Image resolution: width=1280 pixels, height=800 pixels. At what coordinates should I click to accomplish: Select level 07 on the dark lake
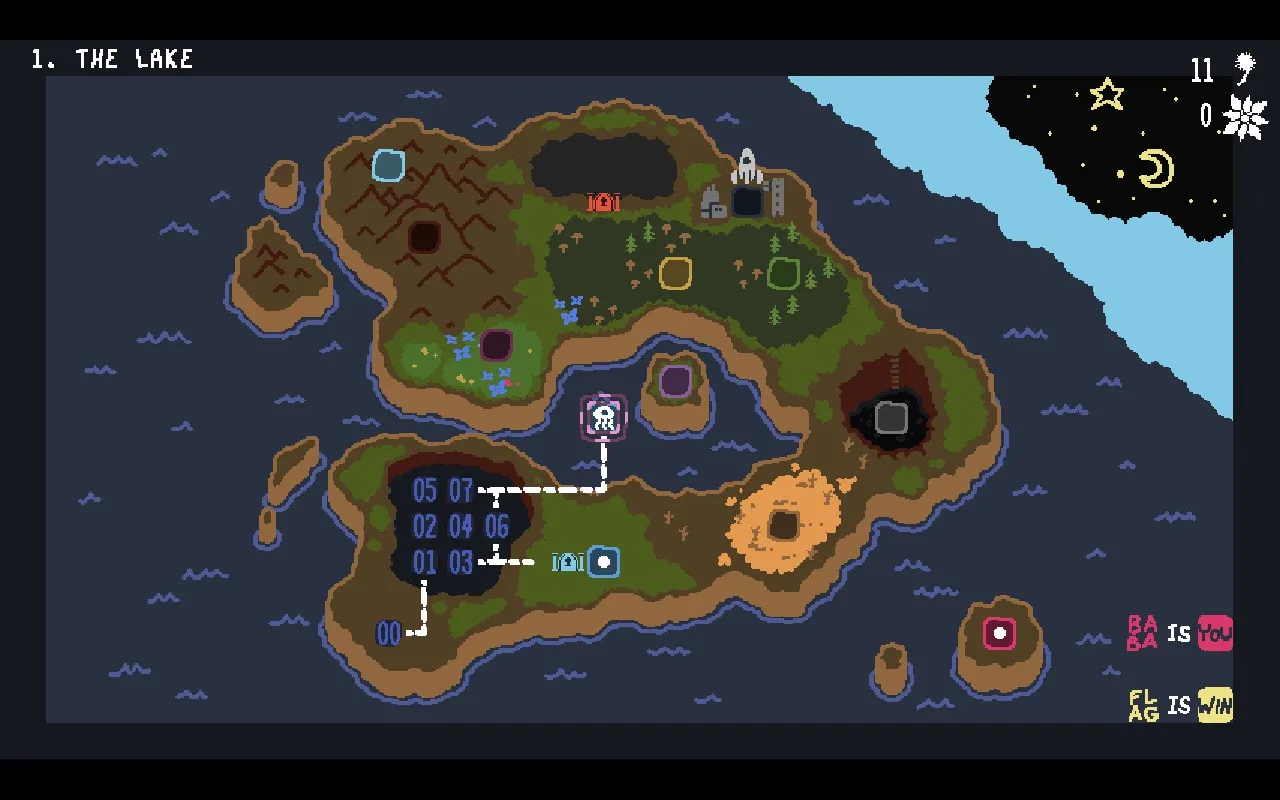pyautogui.click(x=459, y=490)
